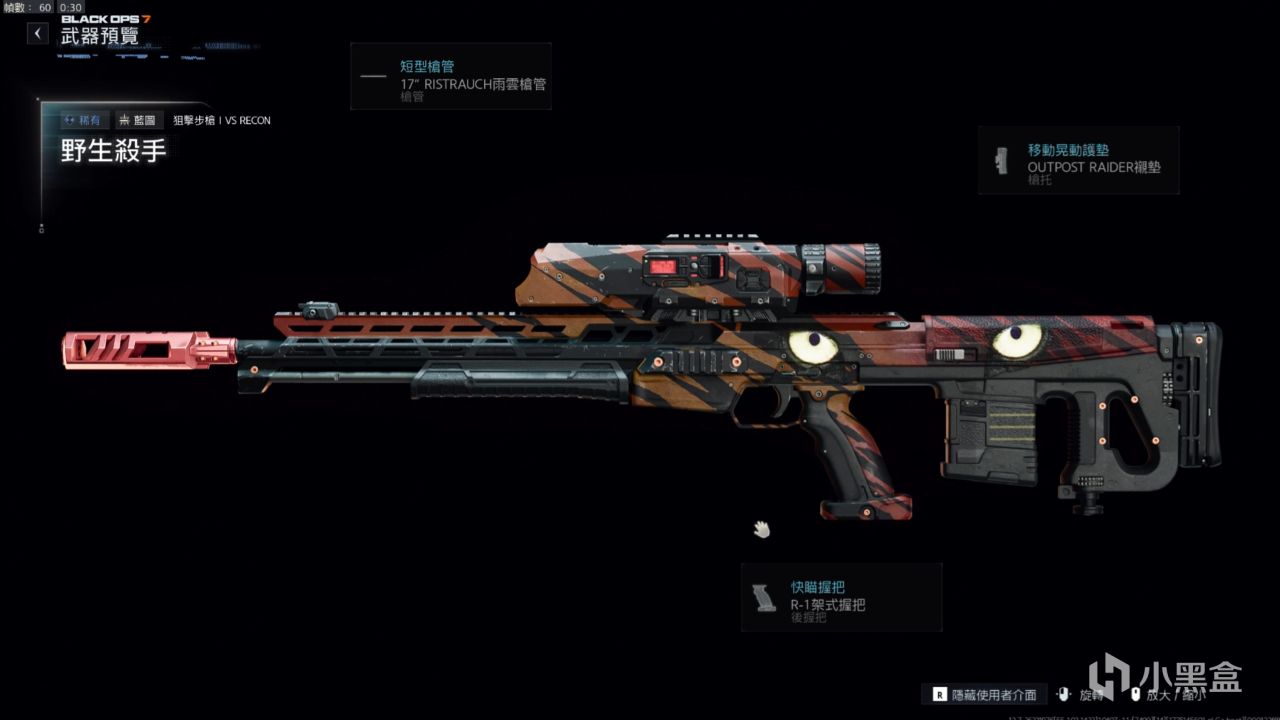
Task: Choose the R-1 rear grip attachment
Action: pos(841,597)
